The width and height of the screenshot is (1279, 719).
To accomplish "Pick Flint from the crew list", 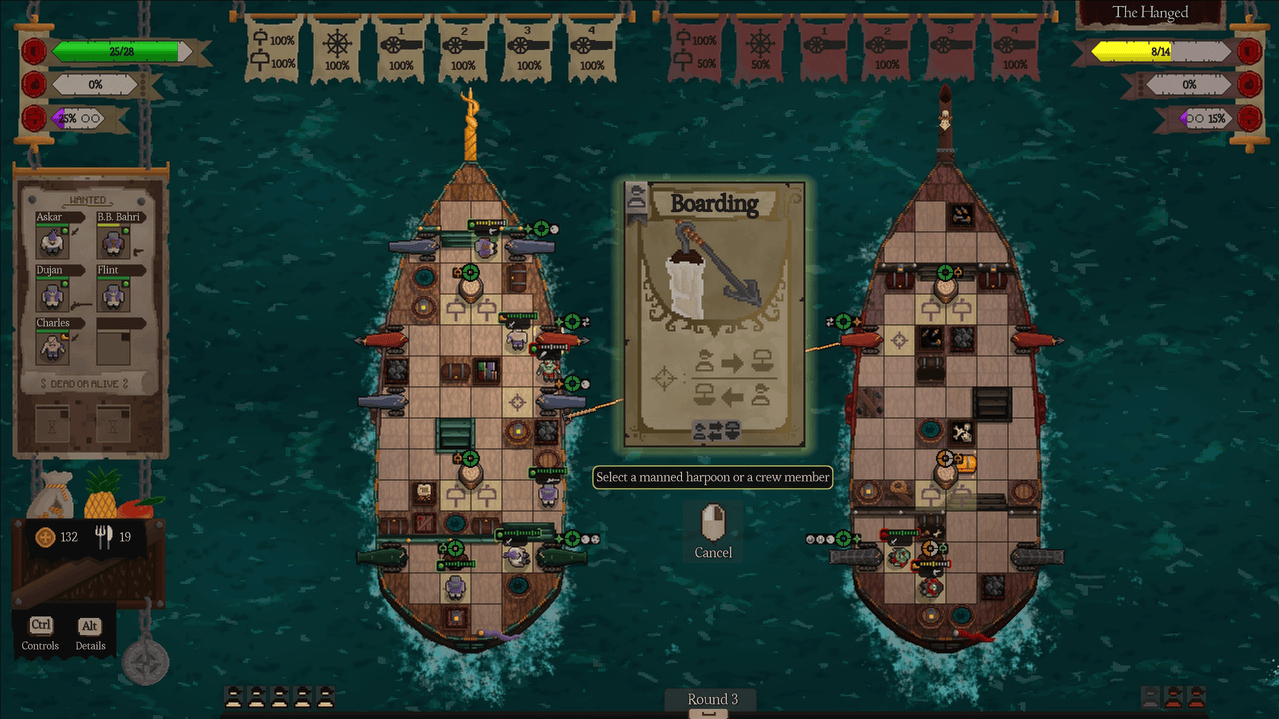I will [112, 293].
